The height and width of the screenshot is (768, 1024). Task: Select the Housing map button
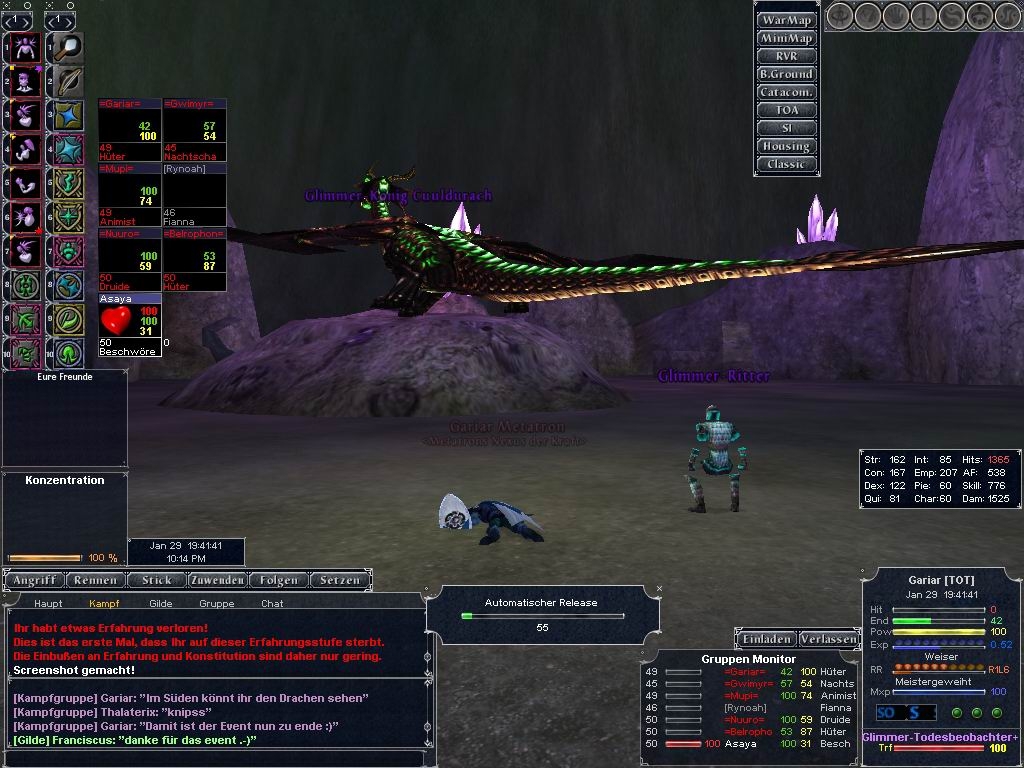pyautogui.click(x=786, y=146)
